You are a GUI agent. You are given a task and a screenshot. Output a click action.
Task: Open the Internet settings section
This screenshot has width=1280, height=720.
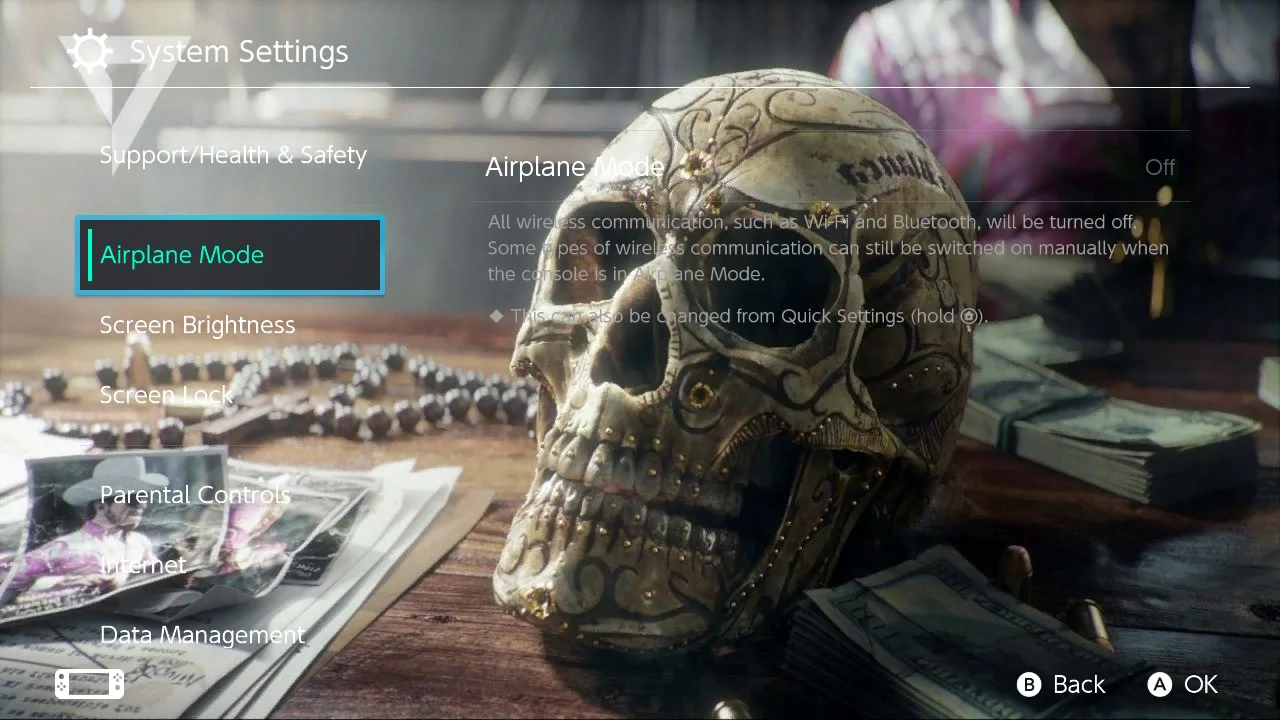143,565
